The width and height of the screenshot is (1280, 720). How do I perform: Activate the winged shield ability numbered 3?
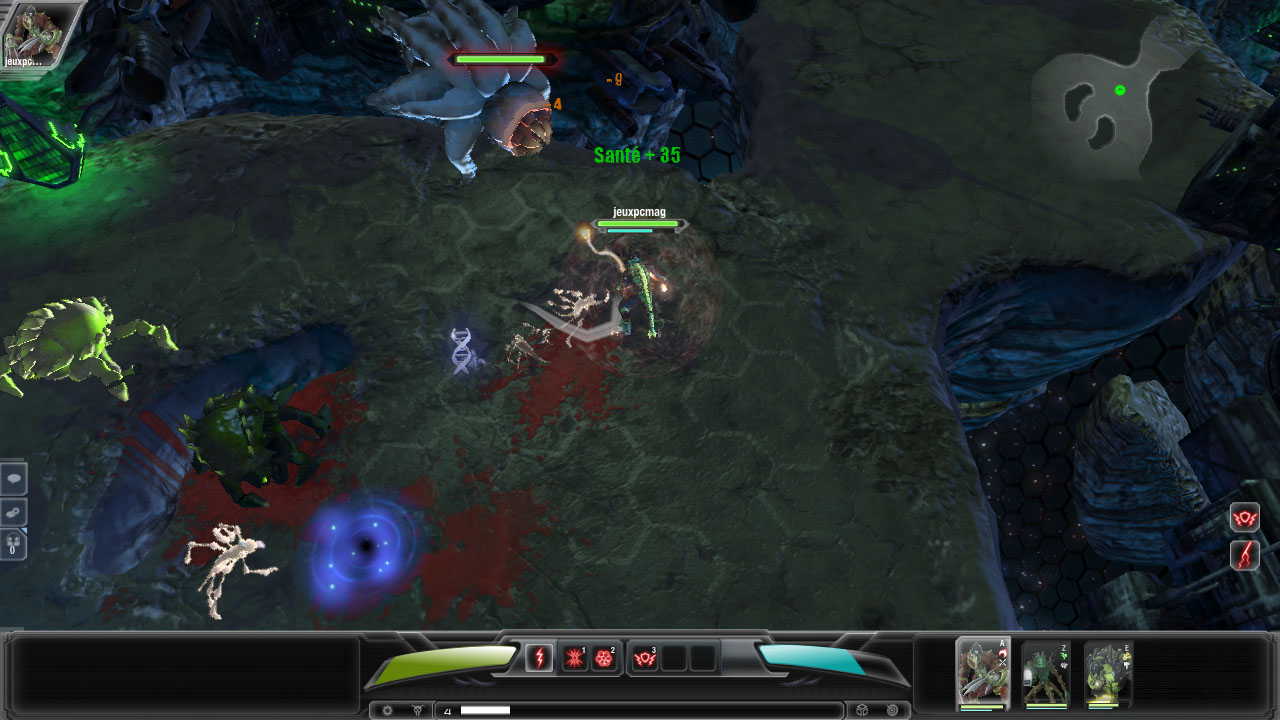pyautogui.click(x=645, y=658)
